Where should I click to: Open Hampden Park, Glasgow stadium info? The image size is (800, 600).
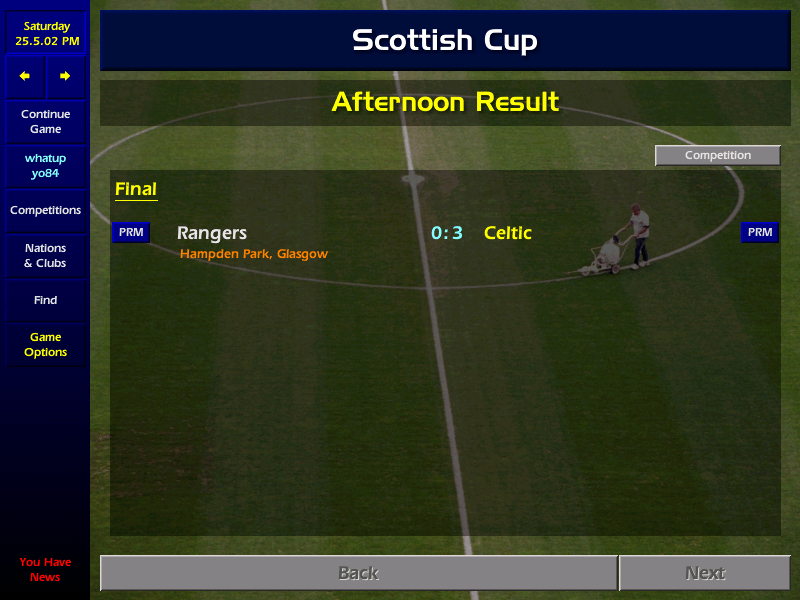(x=254, y=254)
